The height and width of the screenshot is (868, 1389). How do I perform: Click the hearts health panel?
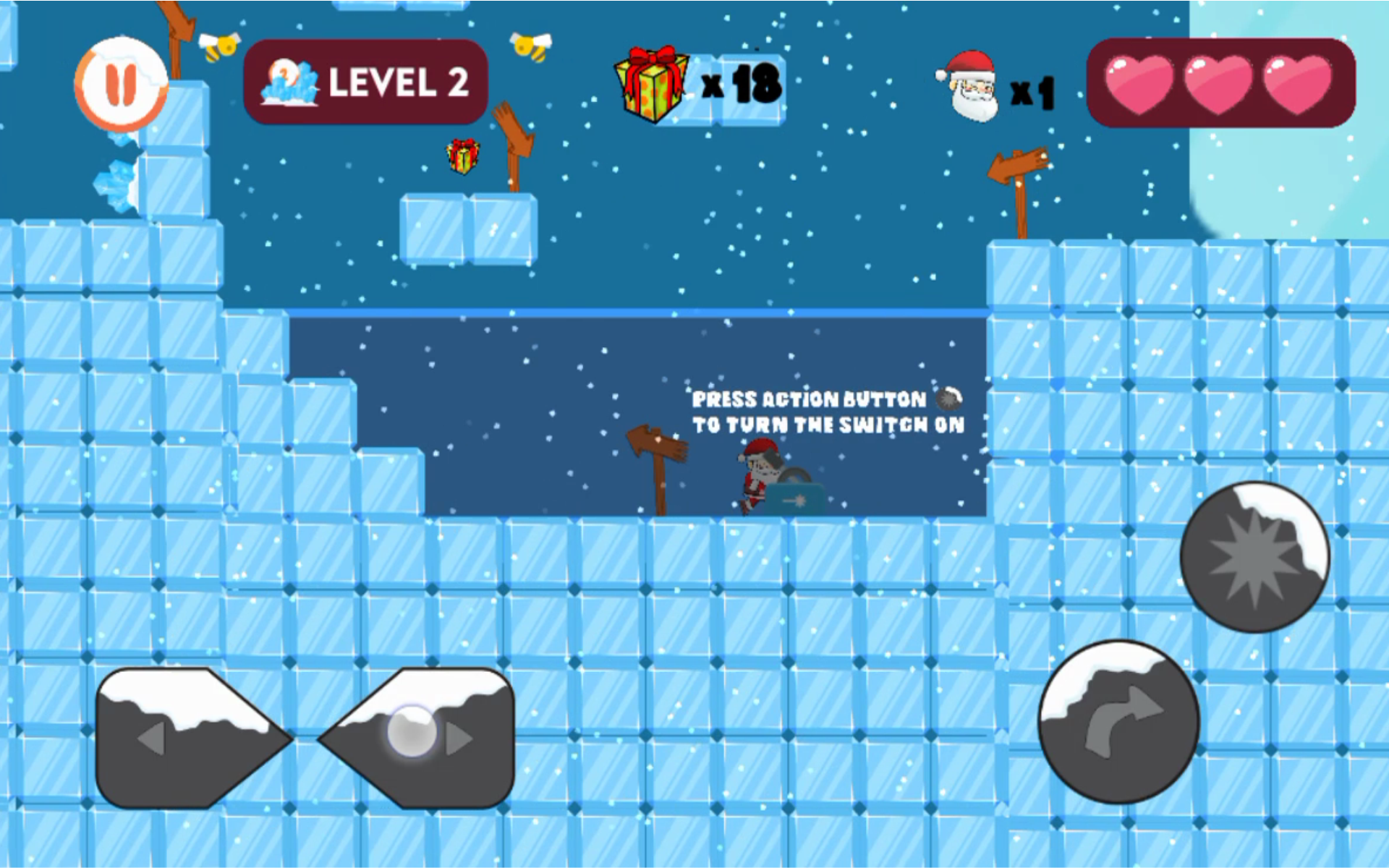(x=1219, y=83)
